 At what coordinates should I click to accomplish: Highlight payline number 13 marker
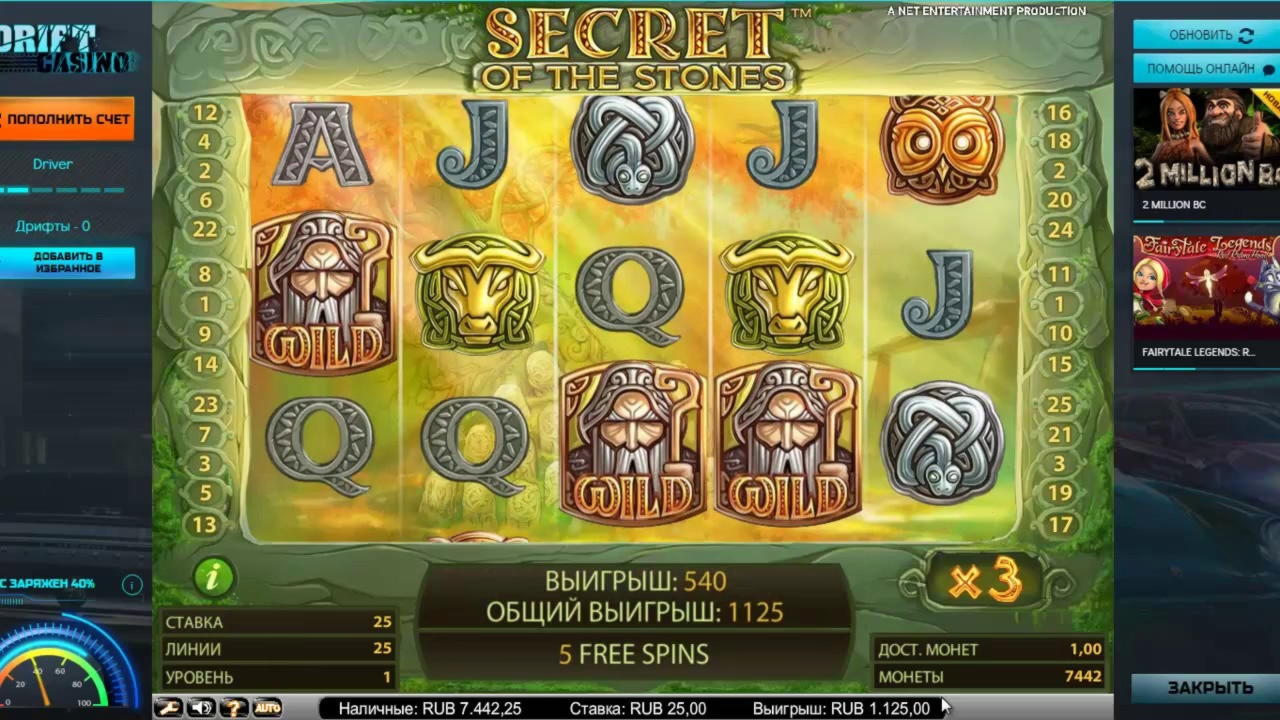[x=205, y=524]
